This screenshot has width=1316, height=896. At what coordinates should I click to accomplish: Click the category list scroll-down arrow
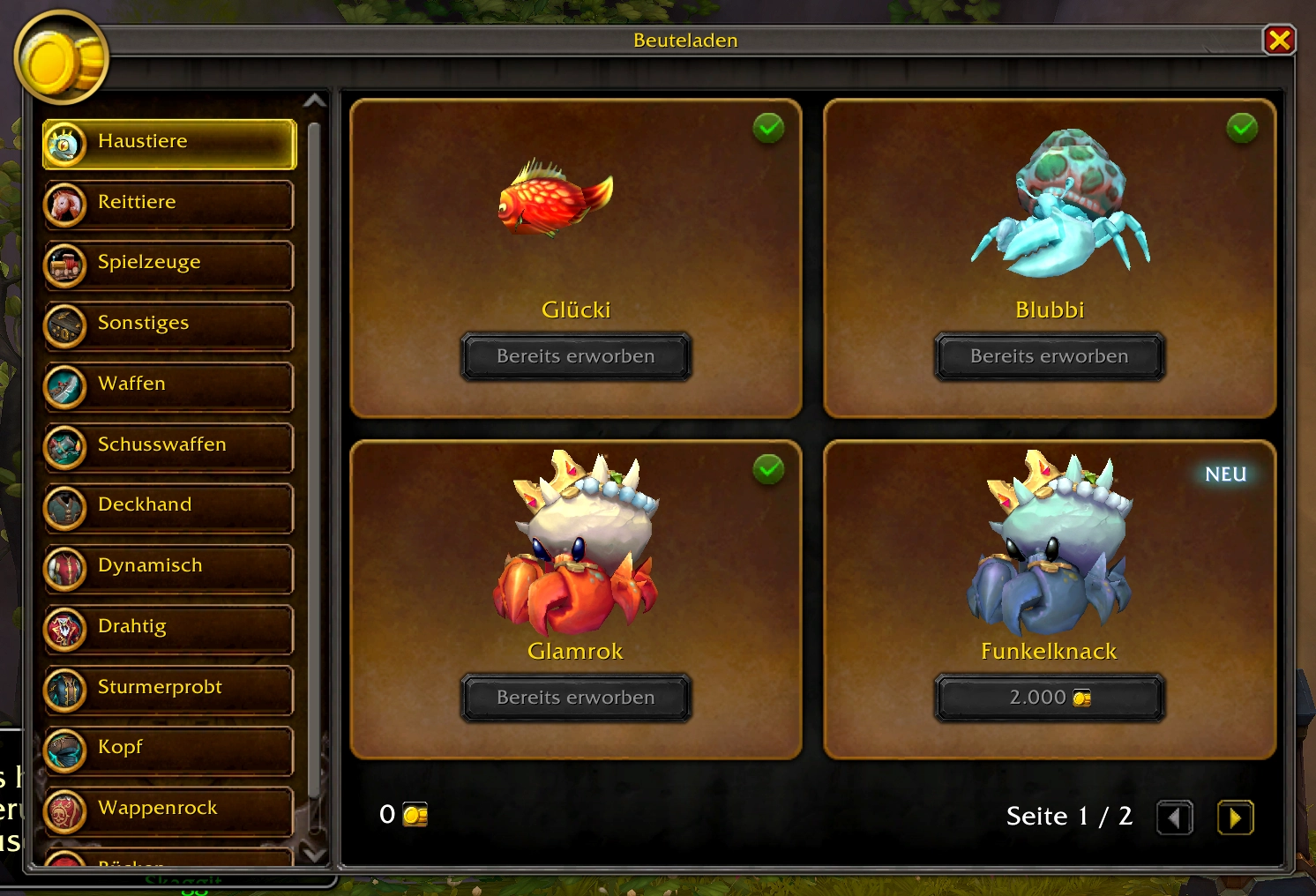point(314,854)
